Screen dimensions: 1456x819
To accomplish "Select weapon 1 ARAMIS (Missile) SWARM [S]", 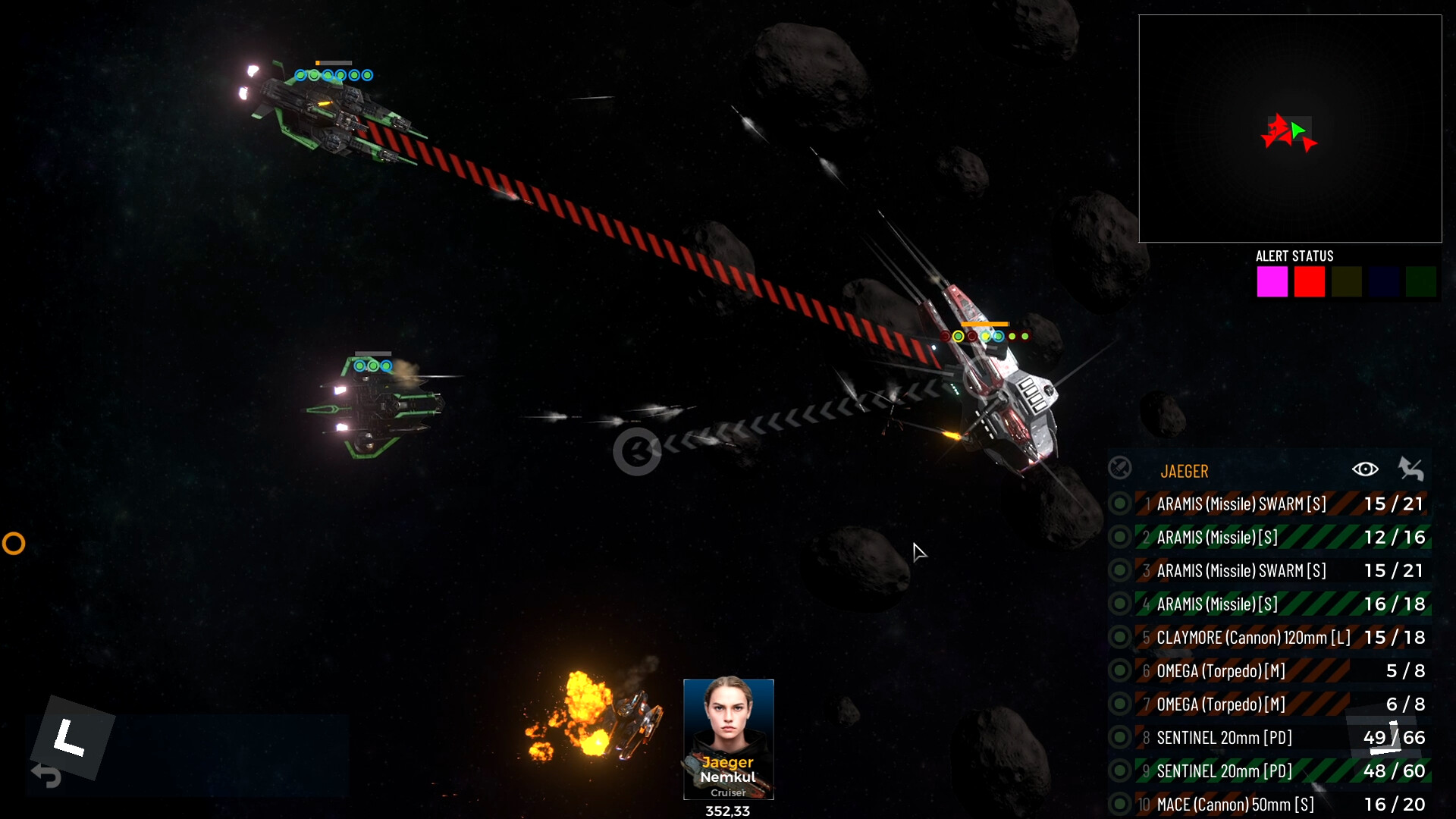I will click(1241, 504).
